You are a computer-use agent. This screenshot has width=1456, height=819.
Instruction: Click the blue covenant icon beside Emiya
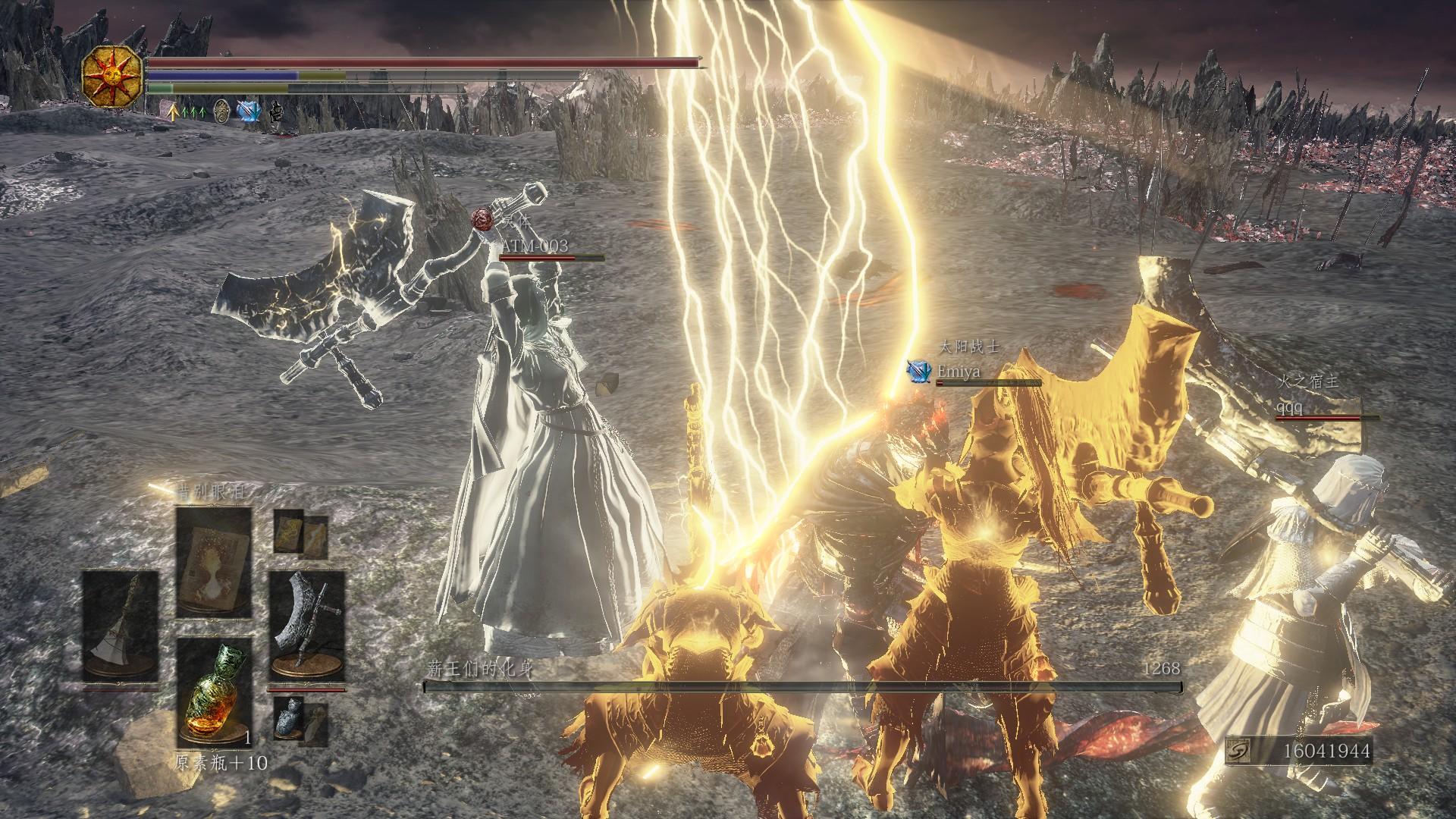[919, 371]
